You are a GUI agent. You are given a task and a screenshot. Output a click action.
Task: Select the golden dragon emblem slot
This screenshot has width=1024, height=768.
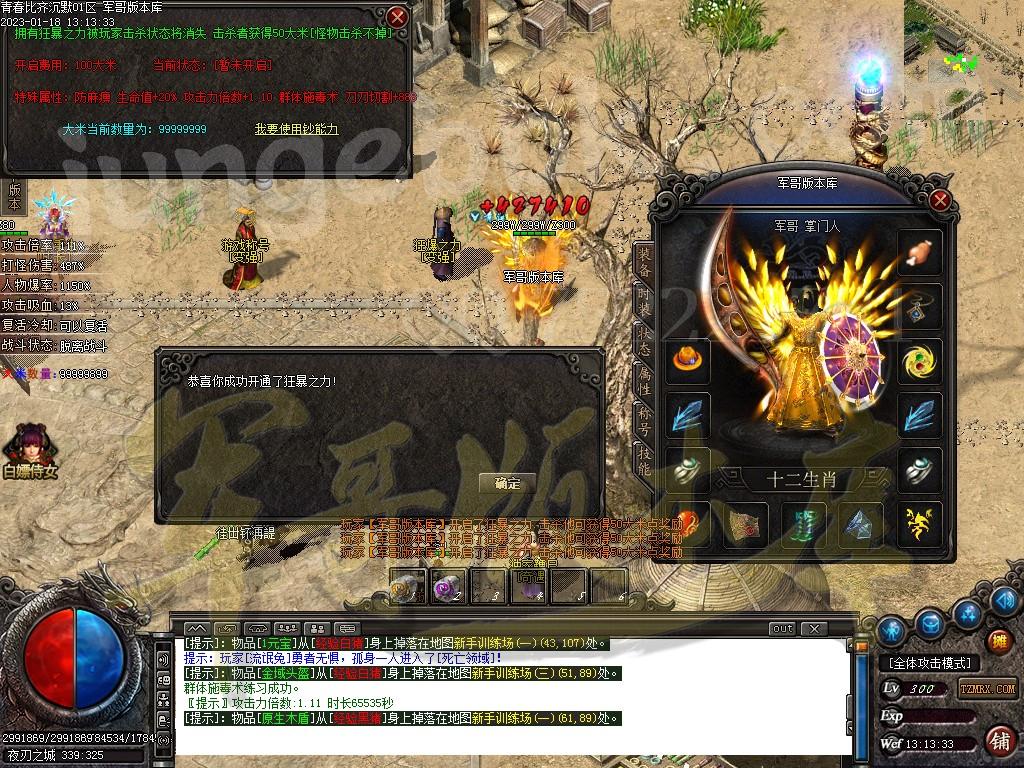tap(919, 522)
